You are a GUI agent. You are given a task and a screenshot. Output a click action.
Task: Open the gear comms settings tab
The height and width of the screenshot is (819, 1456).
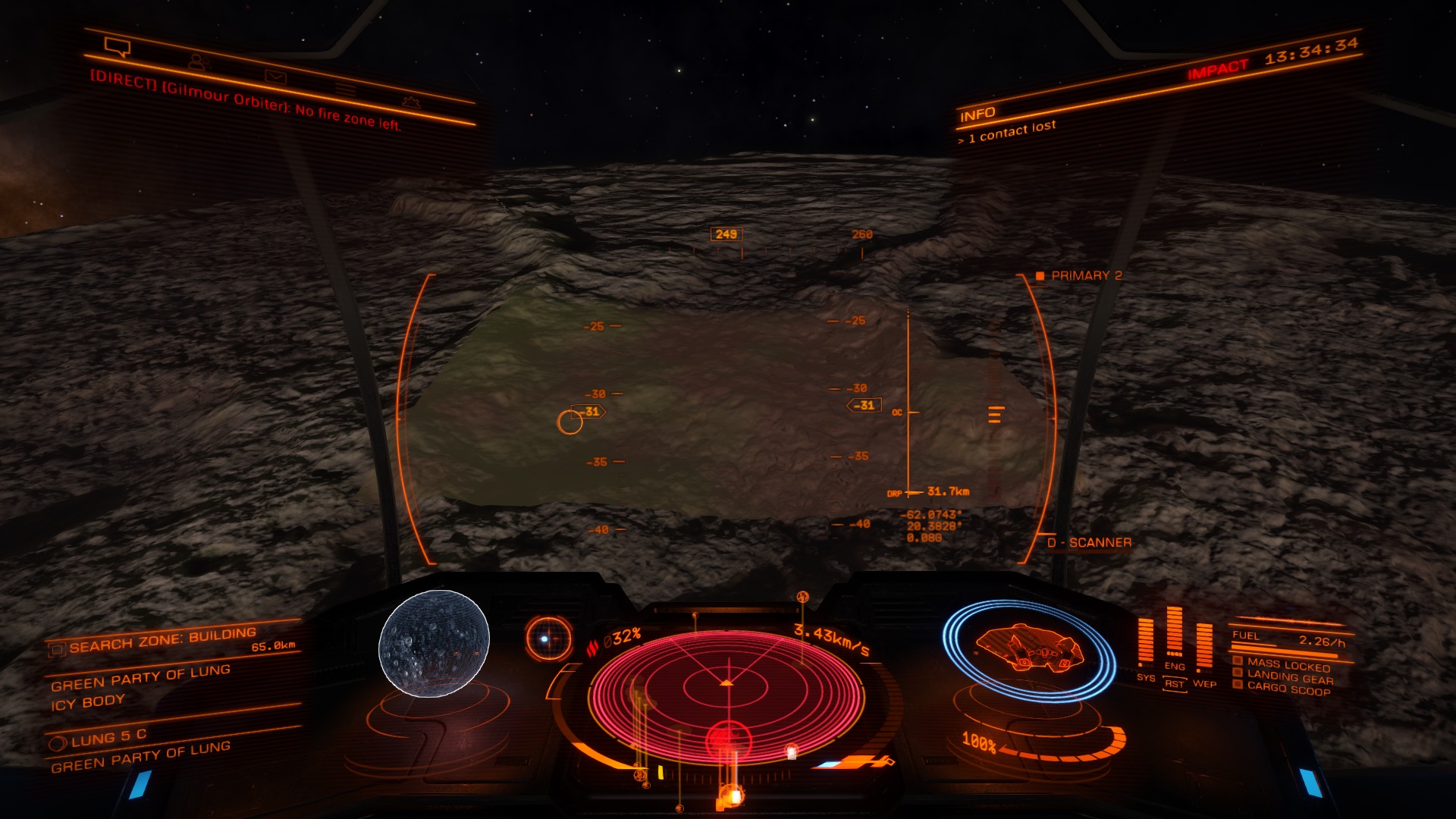(410, 102)
